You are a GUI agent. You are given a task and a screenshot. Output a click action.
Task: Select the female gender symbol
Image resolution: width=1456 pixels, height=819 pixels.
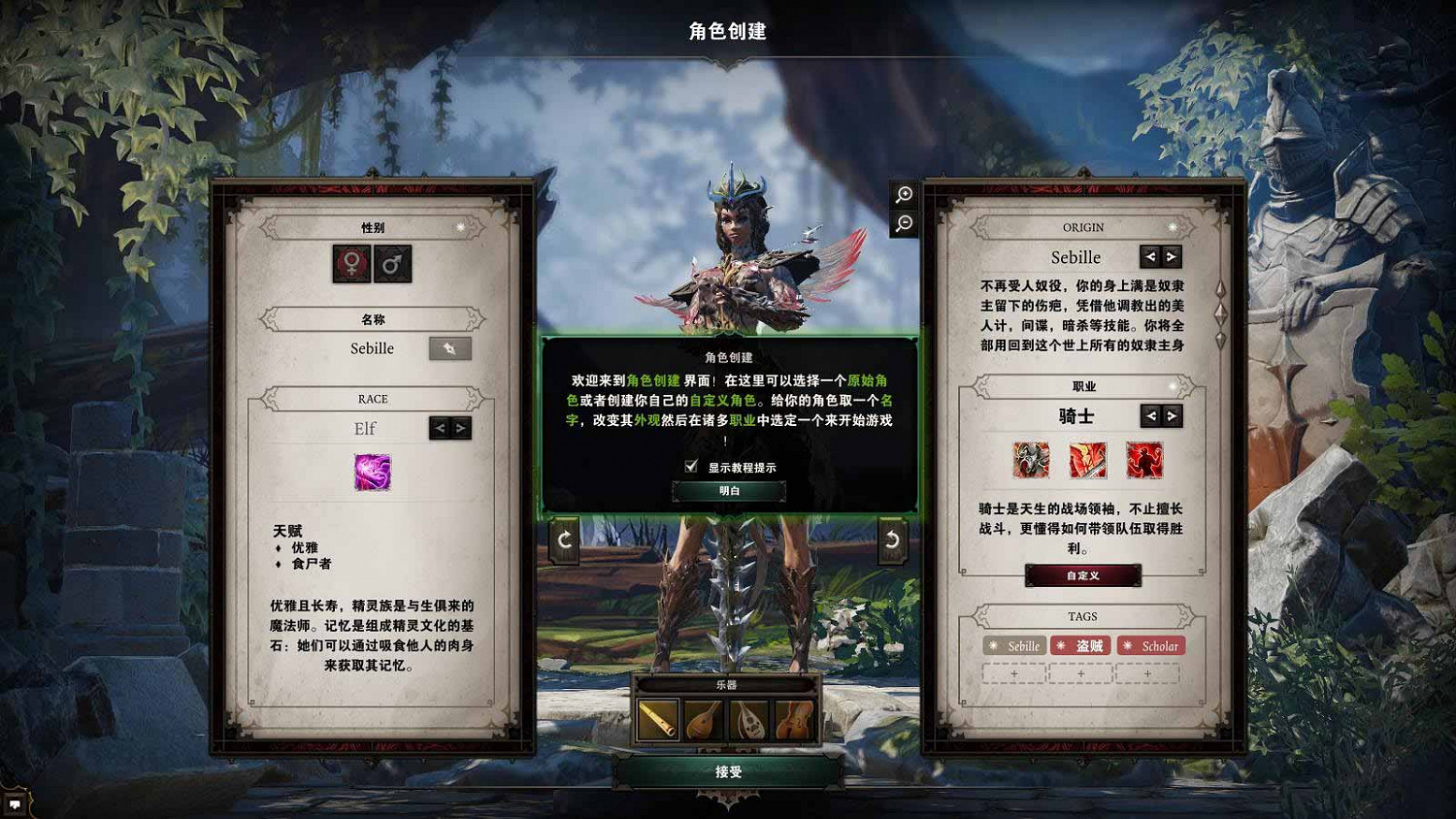click(349, 262)
